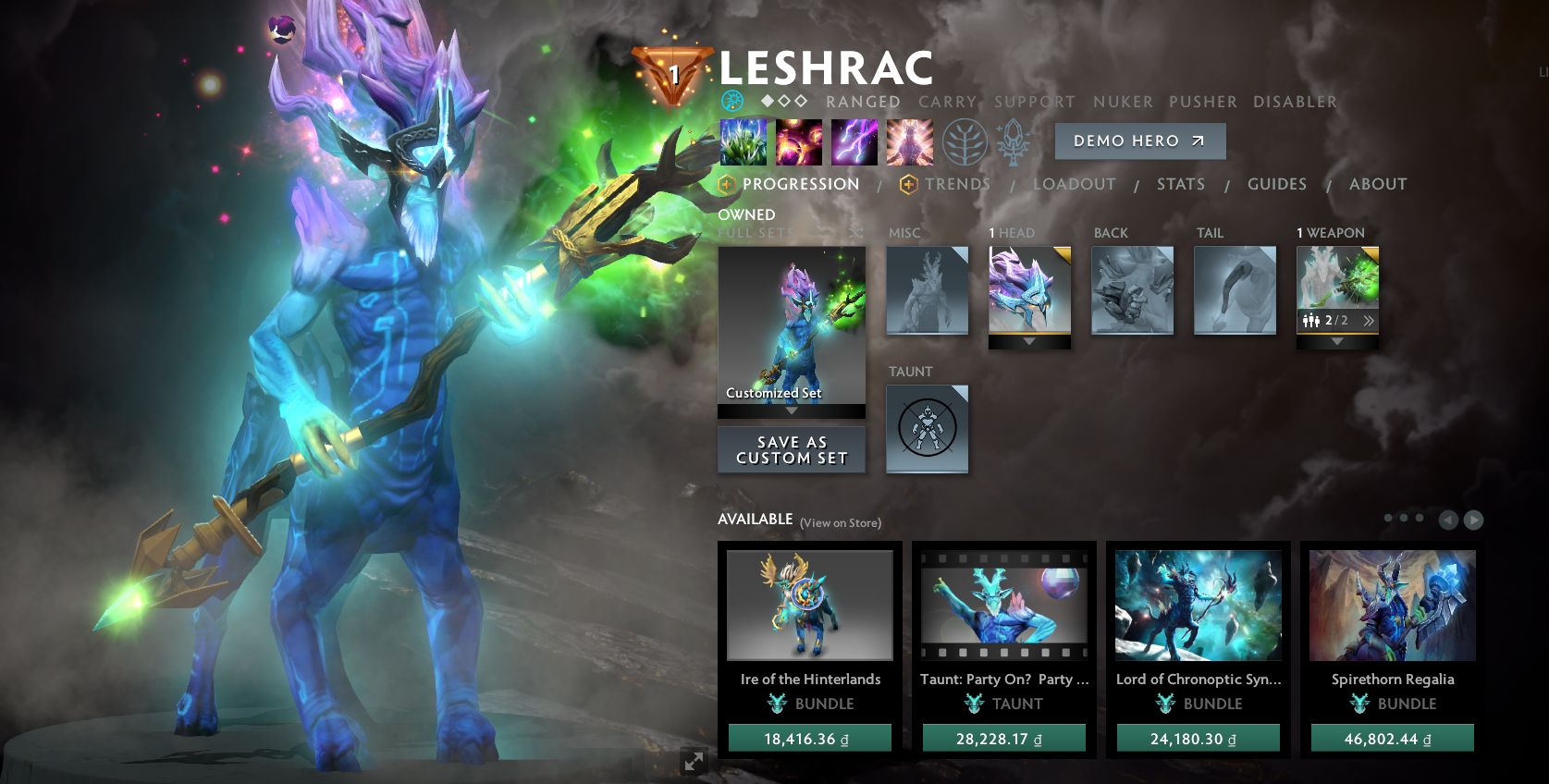The width and height of the screenshot is (1549, 784).
Task: Switch to the TRENDS tab
Action: pyautogui.click(x=958, y=184)
